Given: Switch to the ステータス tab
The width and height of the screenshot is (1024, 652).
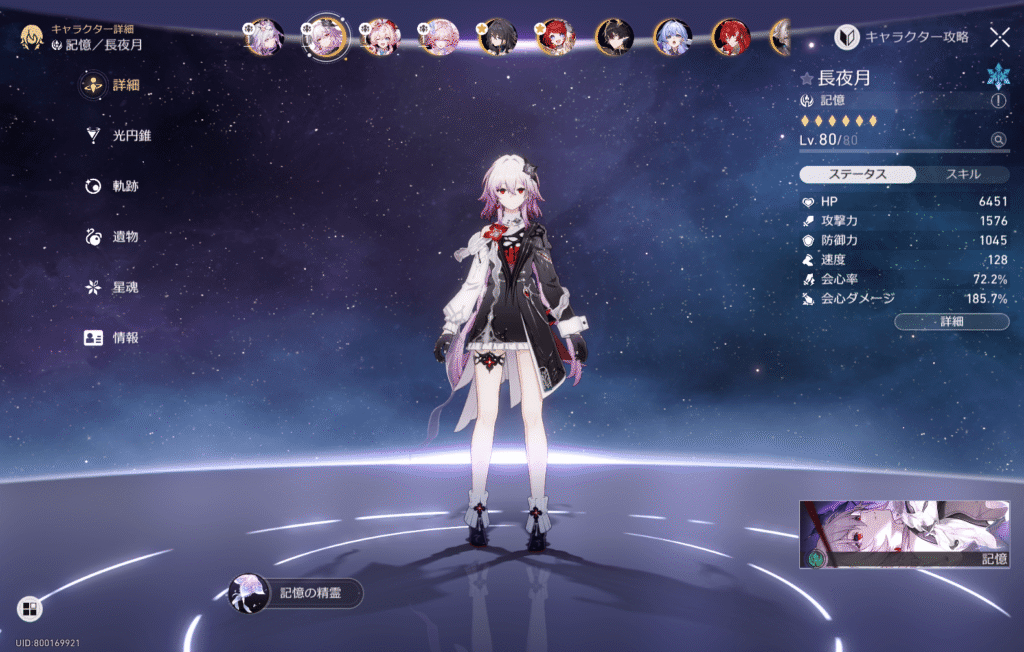Looking at the screenshot, I should point(857,174).
